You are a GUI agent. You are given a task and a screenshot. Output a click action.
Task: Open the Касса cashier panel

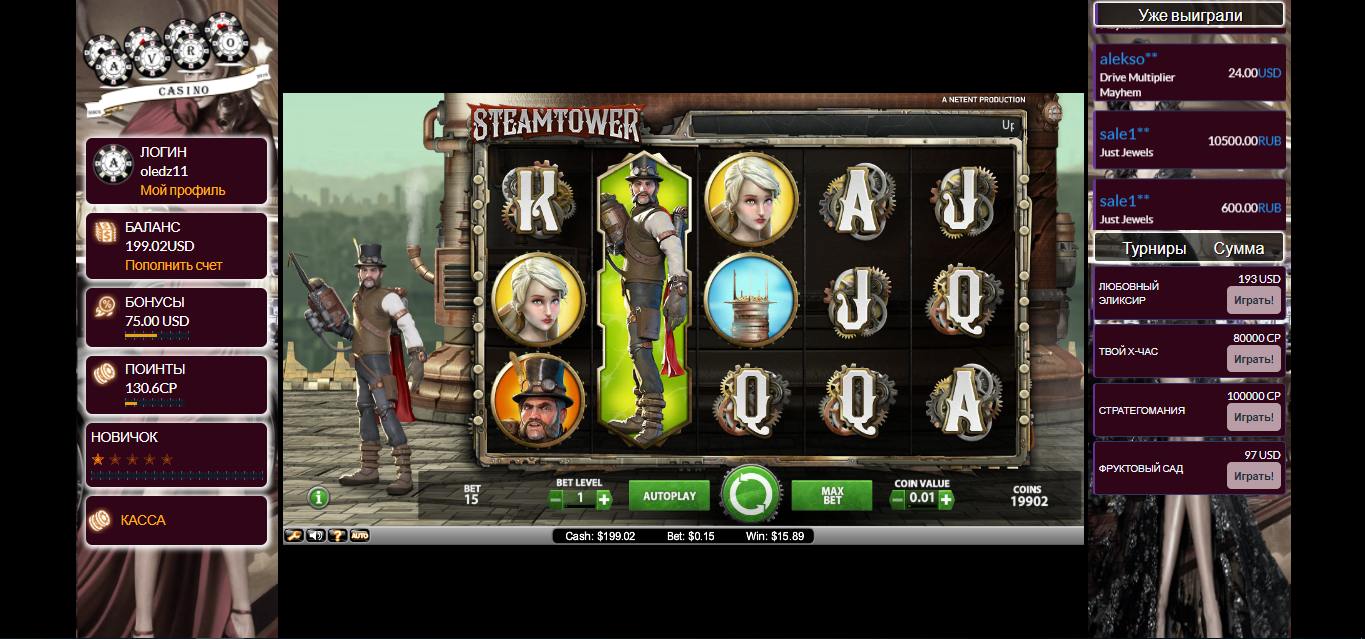(x=143, y=520)
